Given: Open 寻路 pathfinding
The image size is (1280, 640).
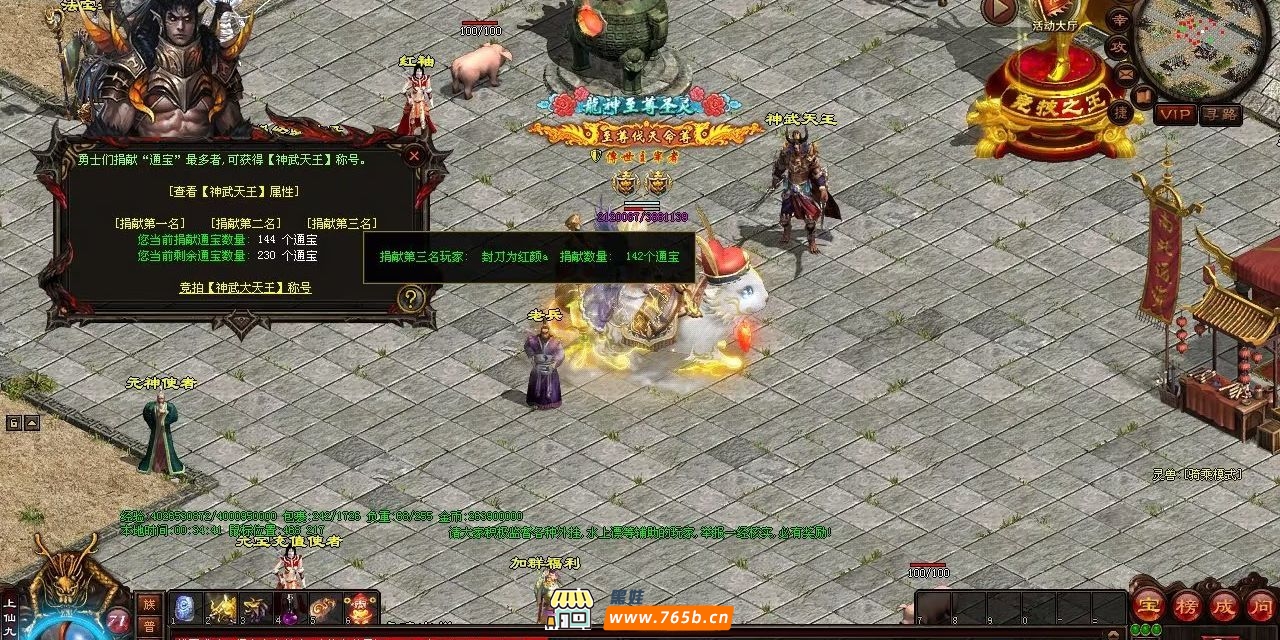Looking at the screenshot, I should (x=1220, y=115).
